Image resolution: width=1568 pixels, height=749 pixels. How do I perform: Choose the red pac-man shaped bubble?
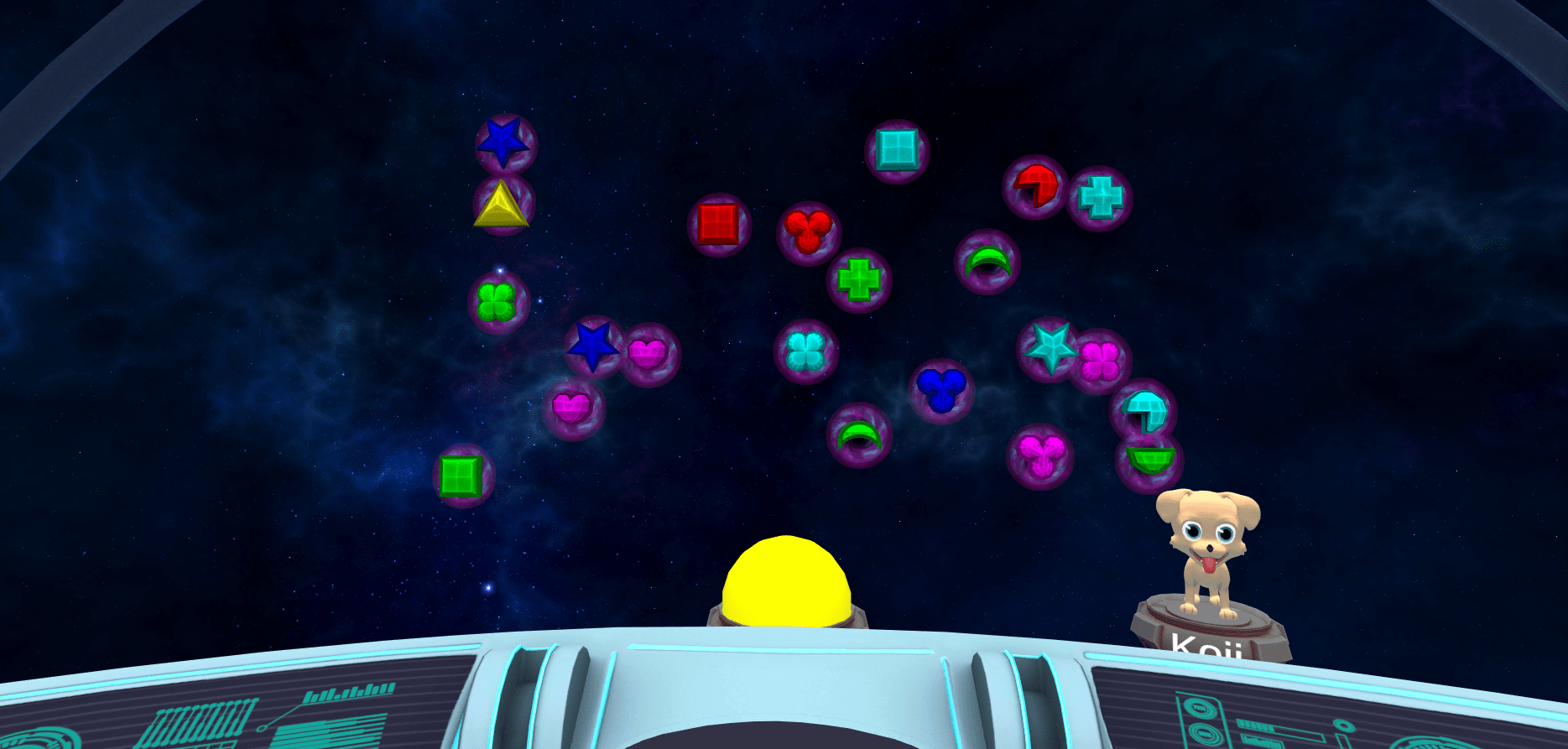(x=1034, y=186)
